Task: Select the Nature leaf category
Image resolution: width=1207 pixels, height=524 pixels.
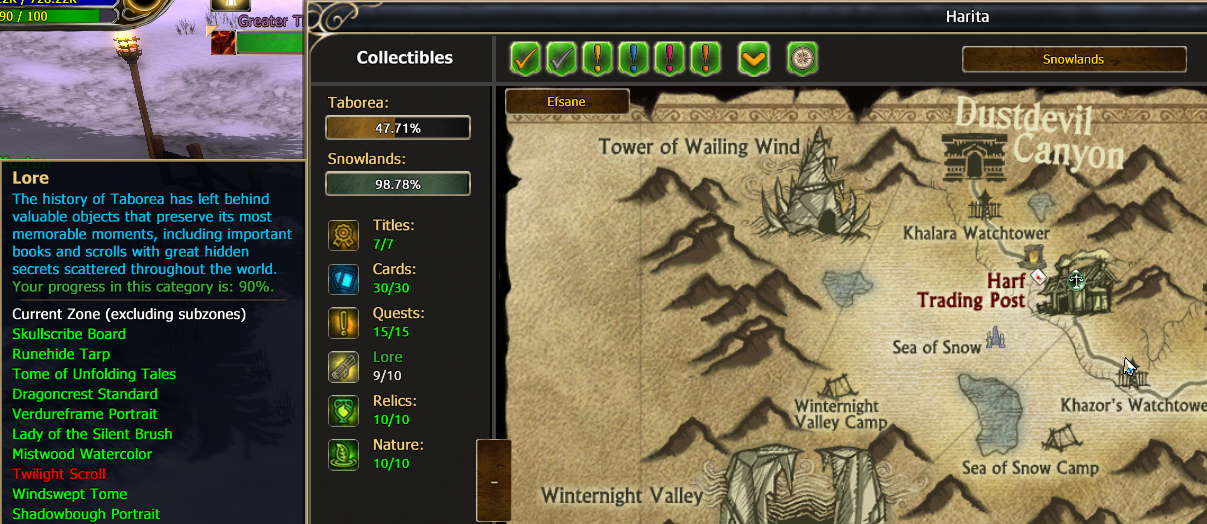Action: coord(344,455)
